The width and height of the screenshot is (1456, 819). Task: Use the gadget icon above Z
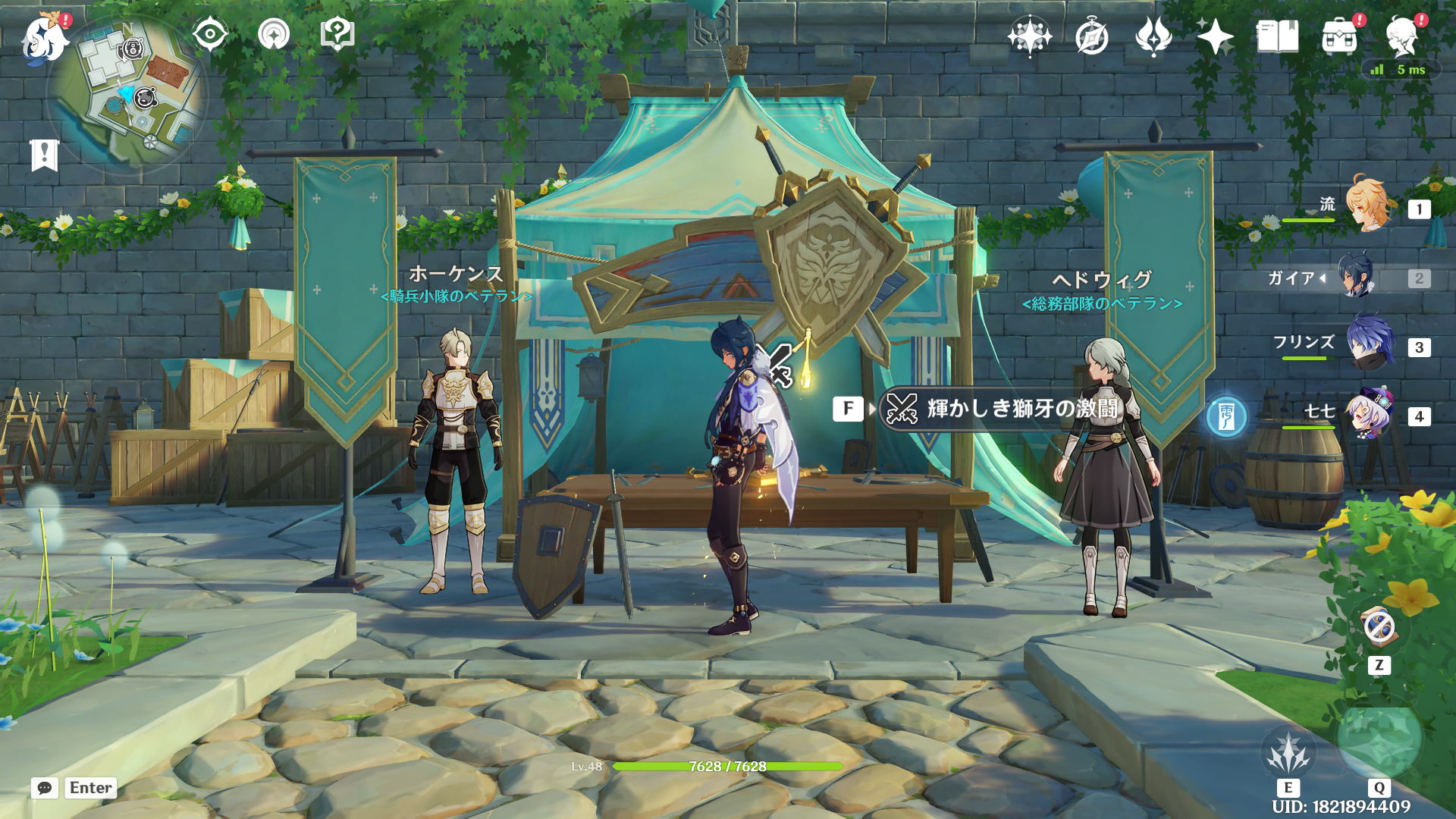[x=1379, y=627]
